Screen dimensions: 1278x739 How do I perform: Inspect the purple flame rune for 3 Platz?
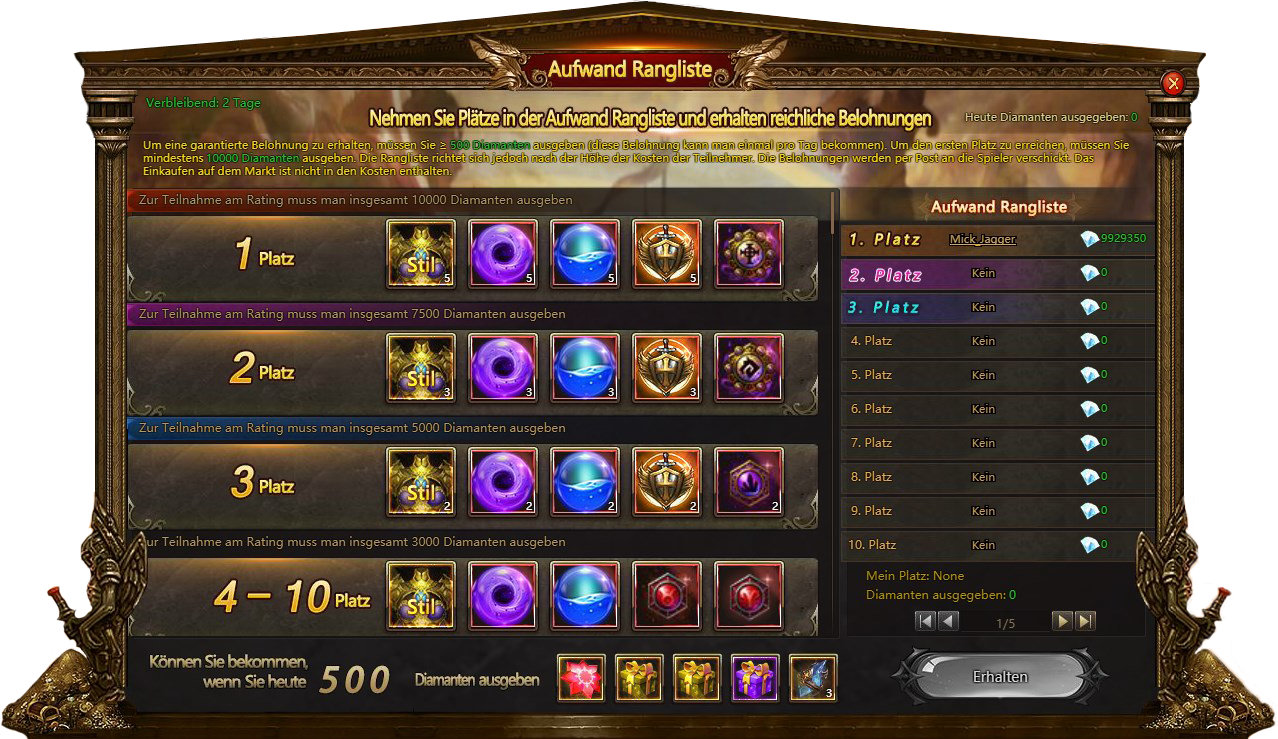pyautogui.click(x=749, y=482)
